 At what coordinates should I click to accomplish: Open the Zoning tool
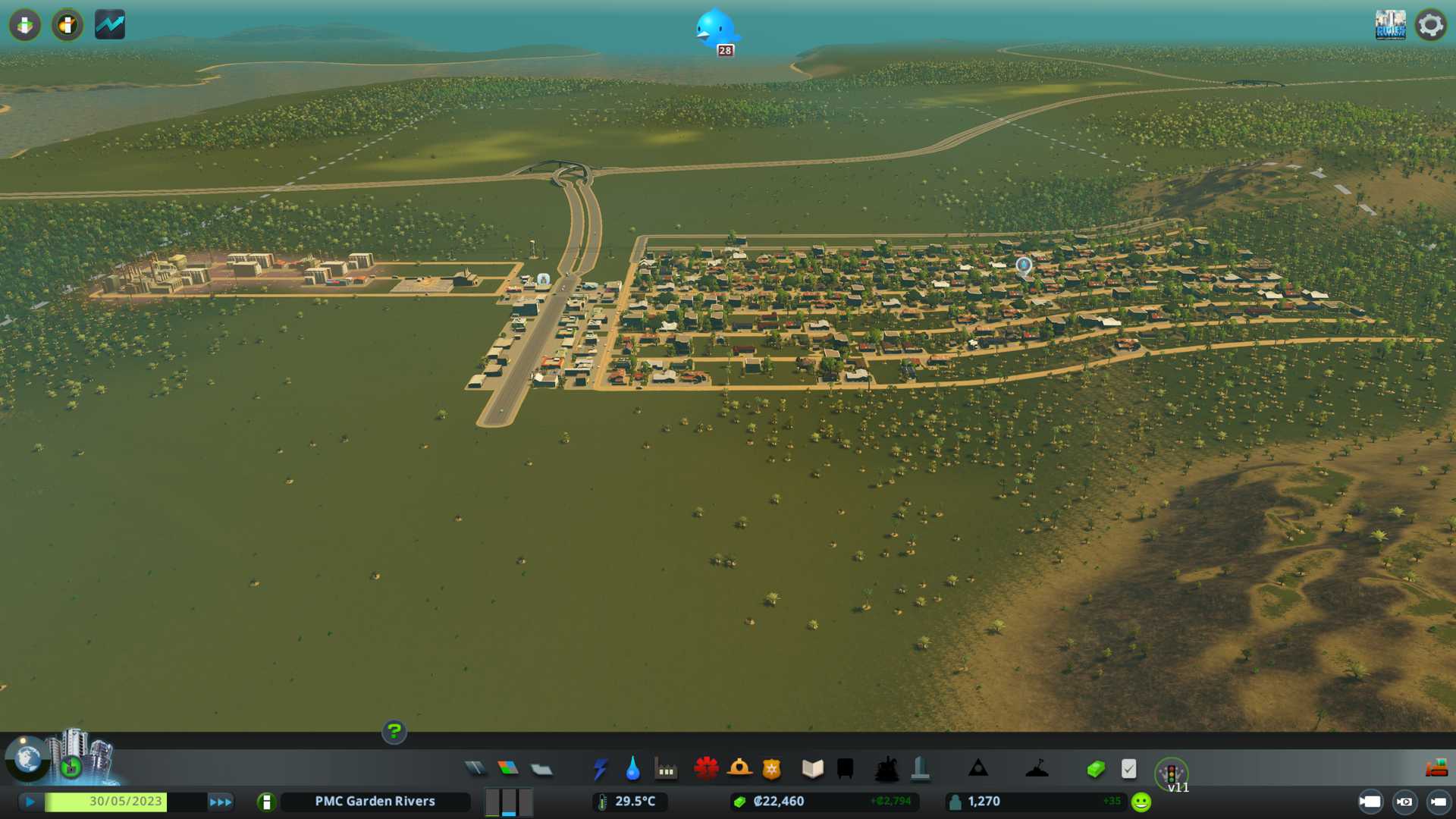pos(508,769)
